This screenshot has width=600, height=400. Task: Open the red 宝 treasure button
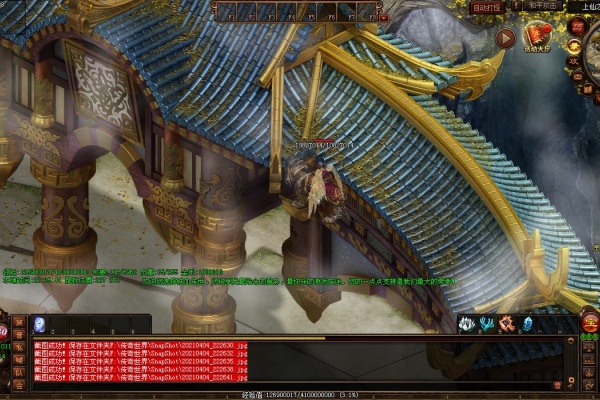589,323
